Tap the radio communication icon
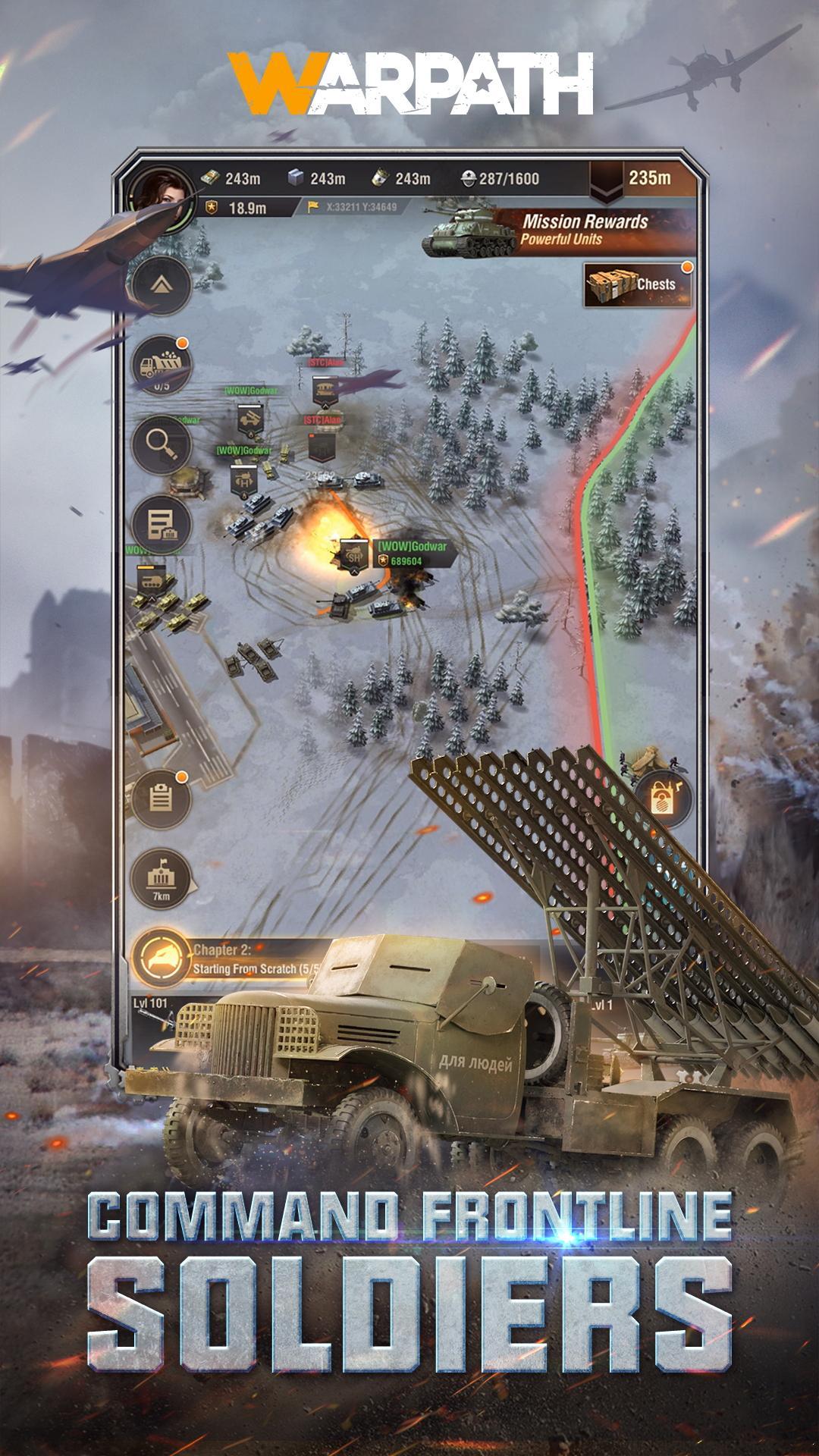 pos(663,799)
